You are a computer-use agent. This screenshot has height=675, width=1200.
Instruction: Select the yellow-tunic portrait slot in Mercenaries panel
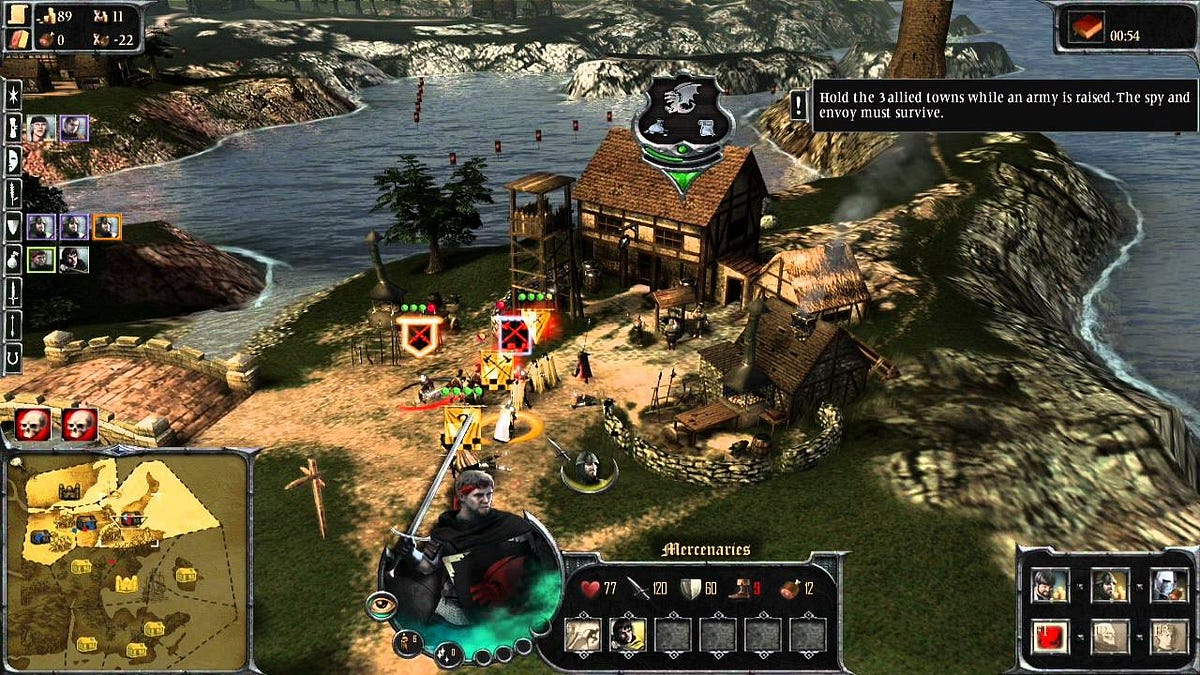click(x=626, y=634)
